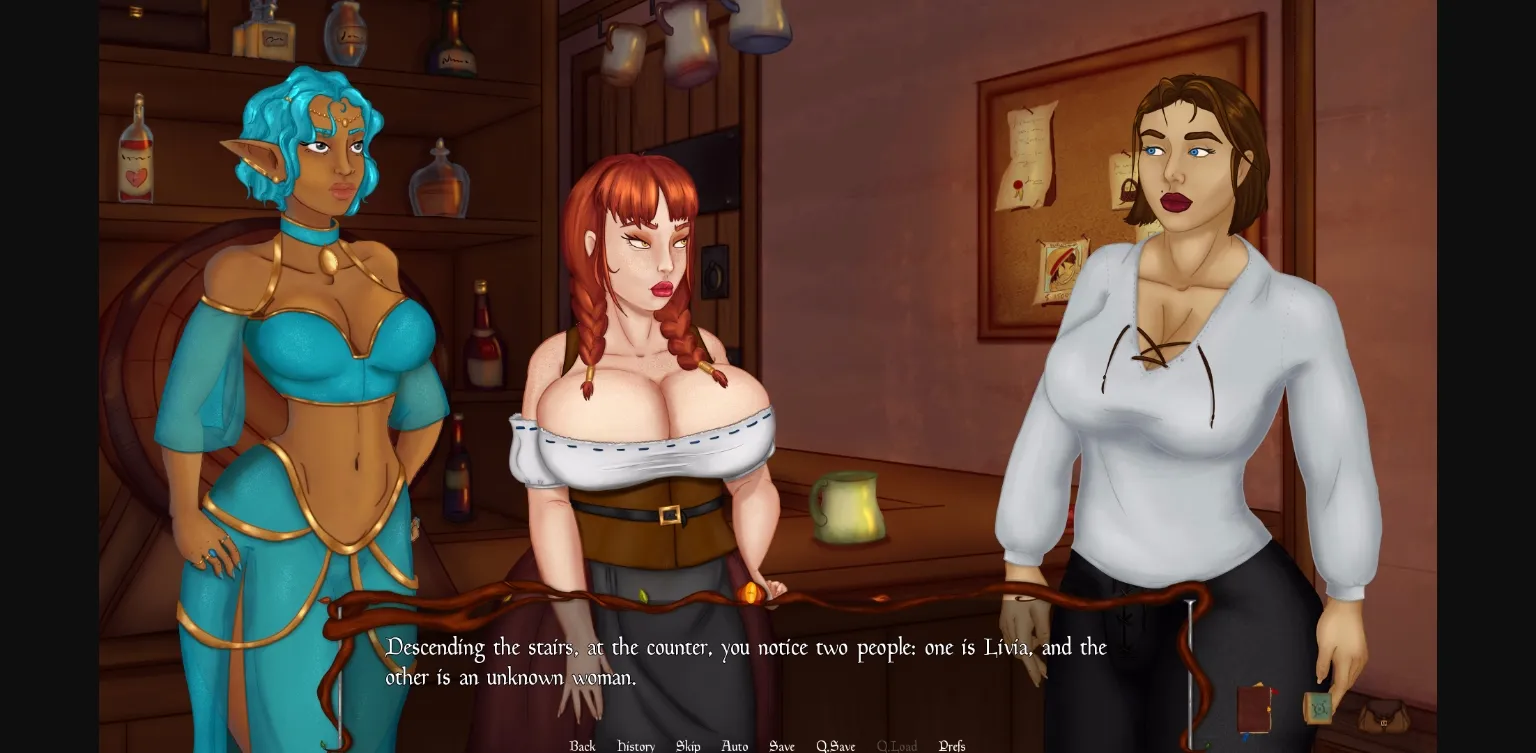Image resolution: width=1536 pixels, height=753 pixels.
Task: Toggle Auto-forward mode
Action: (x=734, y=746)
